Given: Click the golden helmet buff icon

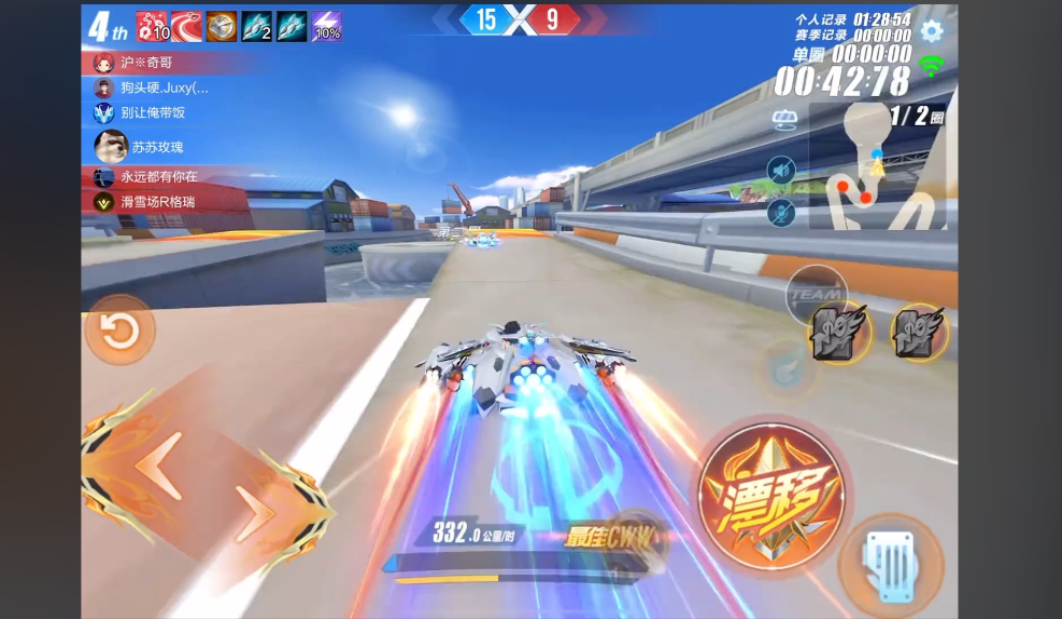Looking at the screenshot, I should click(221, 27).
